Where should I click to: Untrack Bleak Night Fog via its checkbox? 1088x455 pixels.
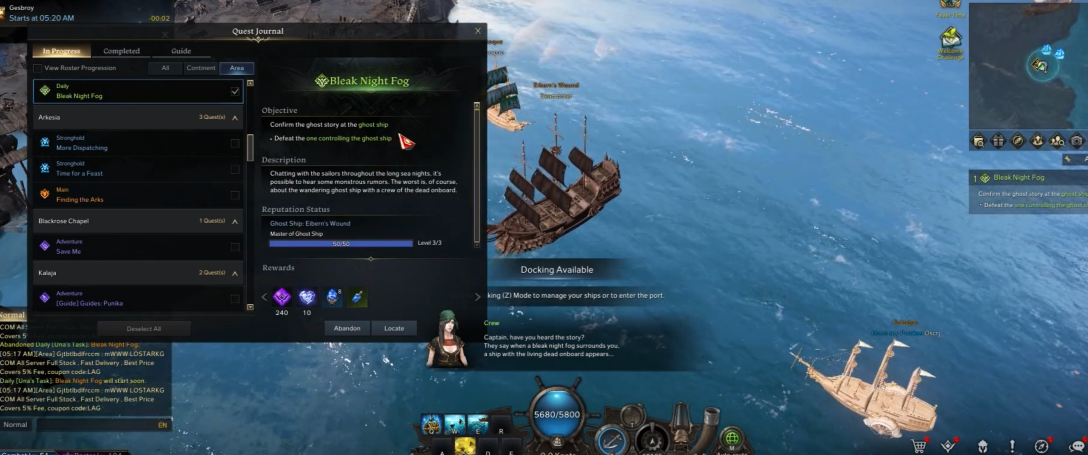click(235, 91)
